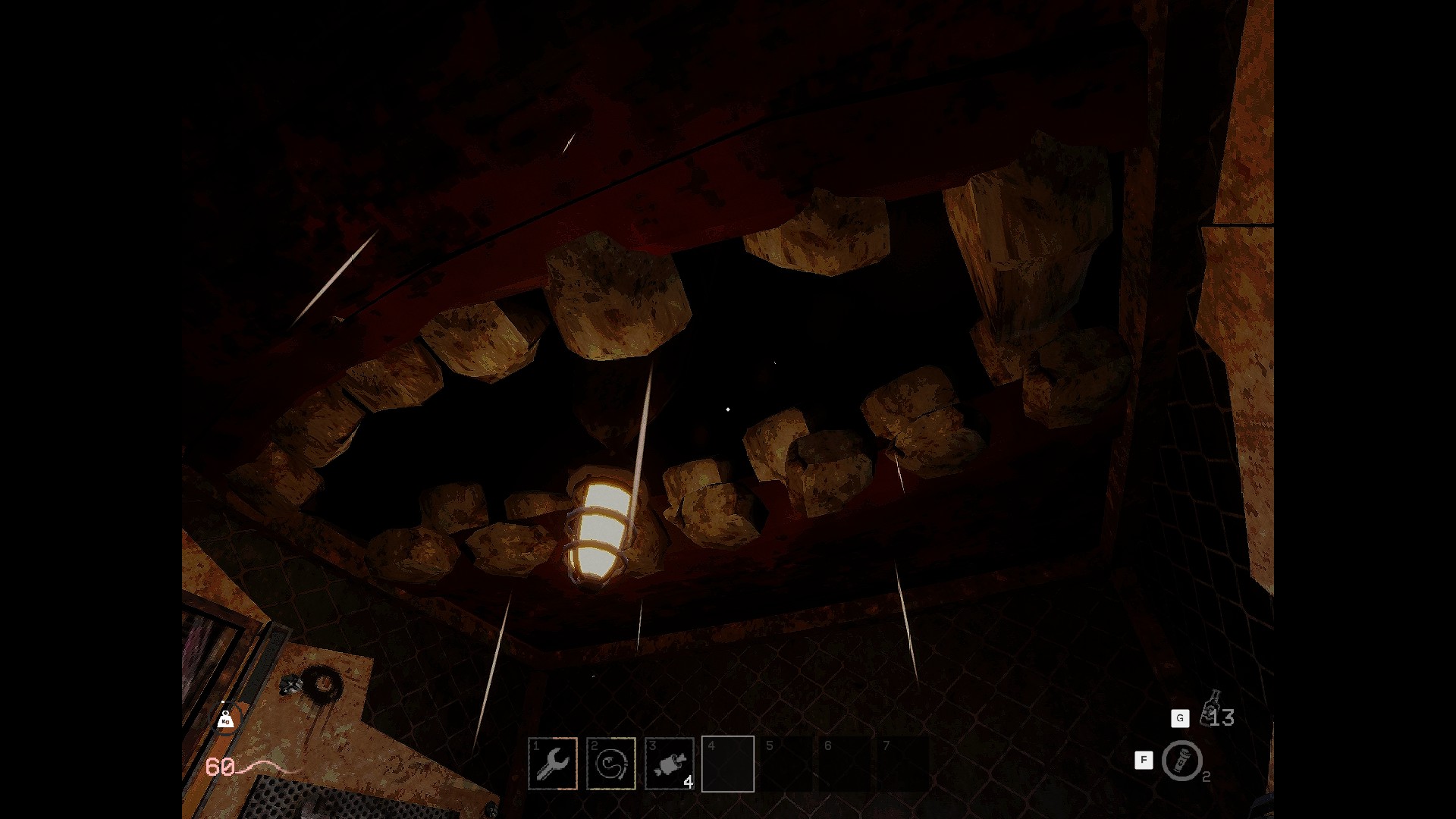Viewport: 1456px width, 819px height.
Task: Choose the coiled rope in slot 2
Action: click(611, 764)
